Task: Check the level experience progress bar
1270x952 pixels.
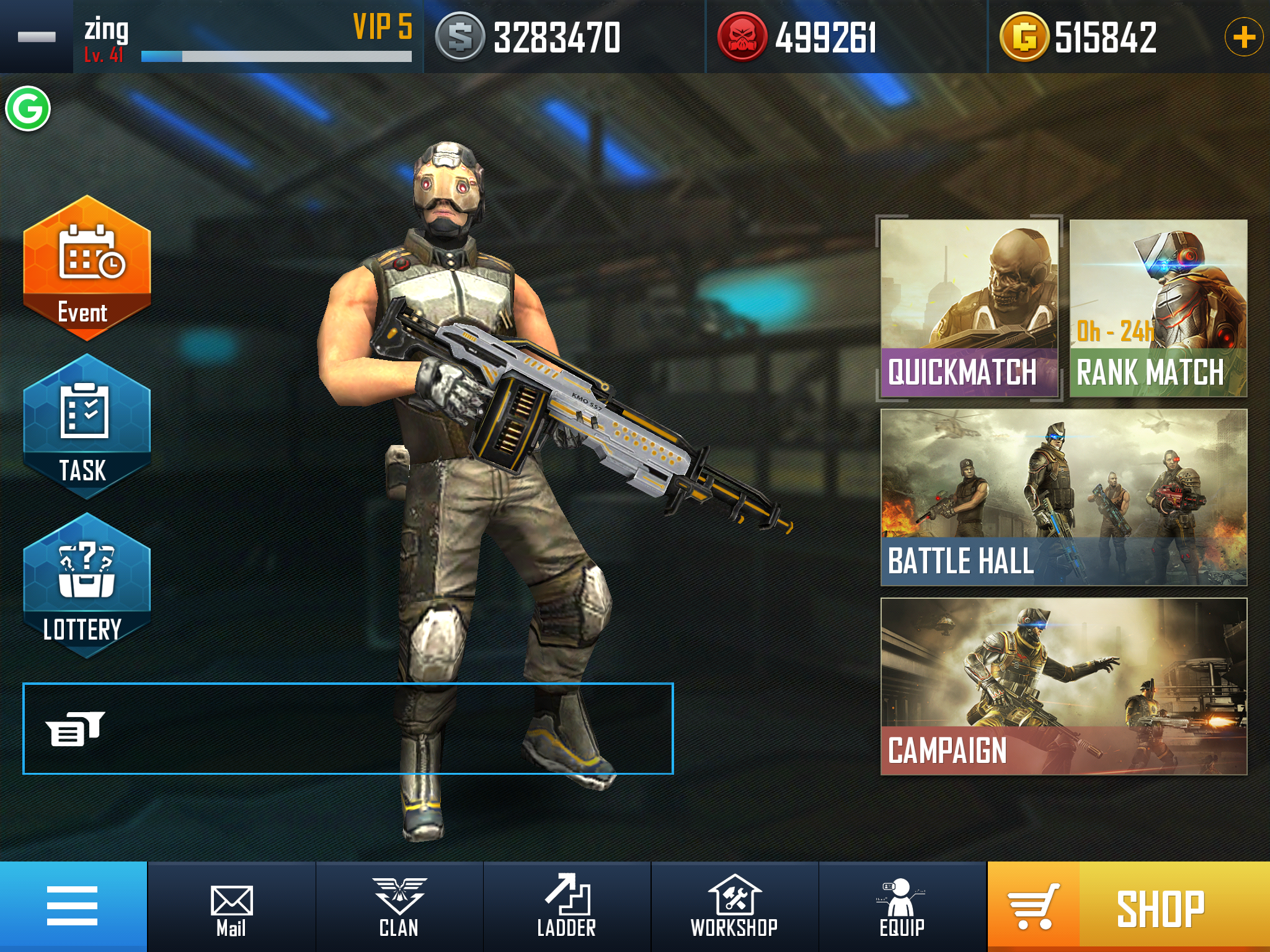Action: 276,56
